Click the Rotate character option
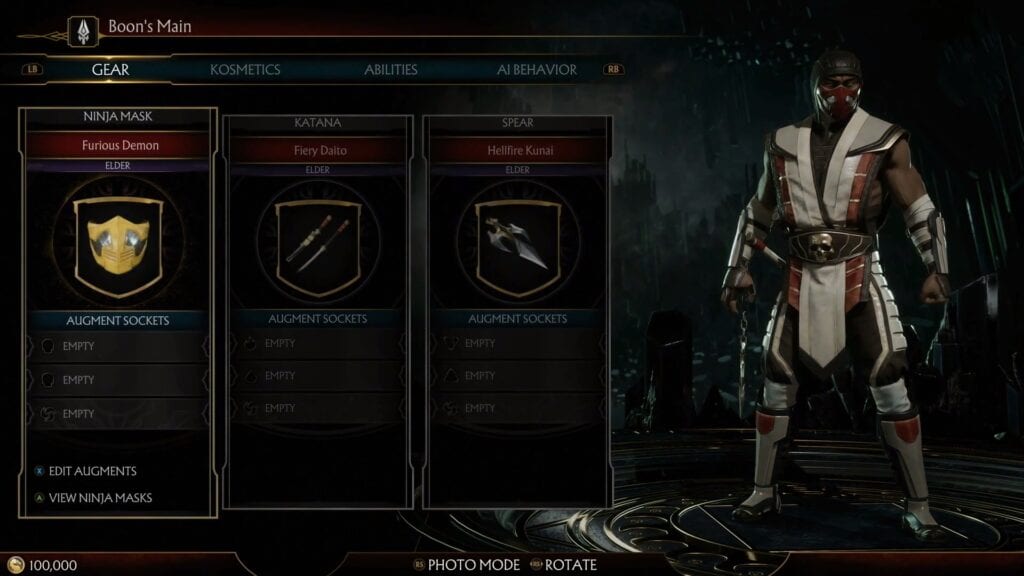 570,565
